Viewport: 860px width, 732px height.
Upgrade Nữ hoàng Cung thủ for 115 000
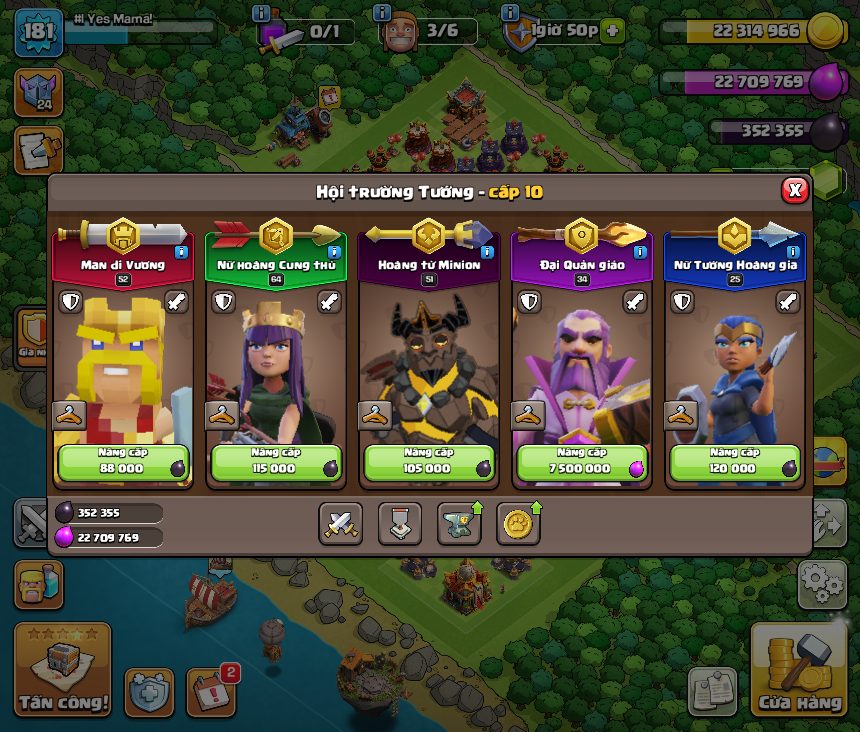coord(276,462)
